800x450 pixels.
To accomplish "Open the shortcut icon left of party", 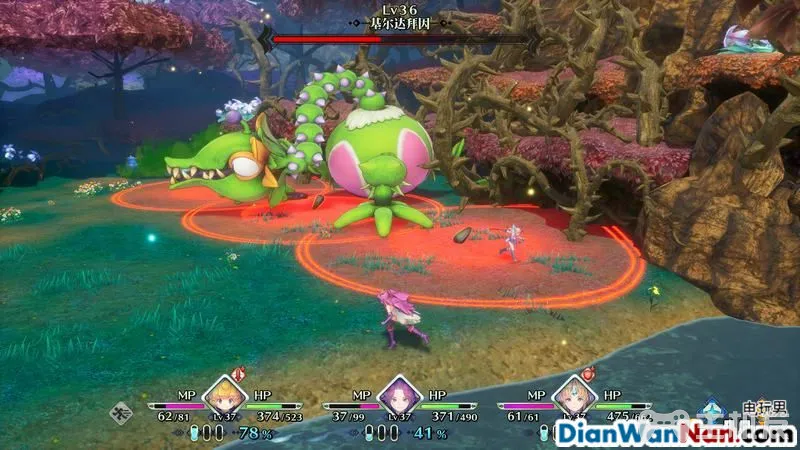I will (x=124, y=409).
